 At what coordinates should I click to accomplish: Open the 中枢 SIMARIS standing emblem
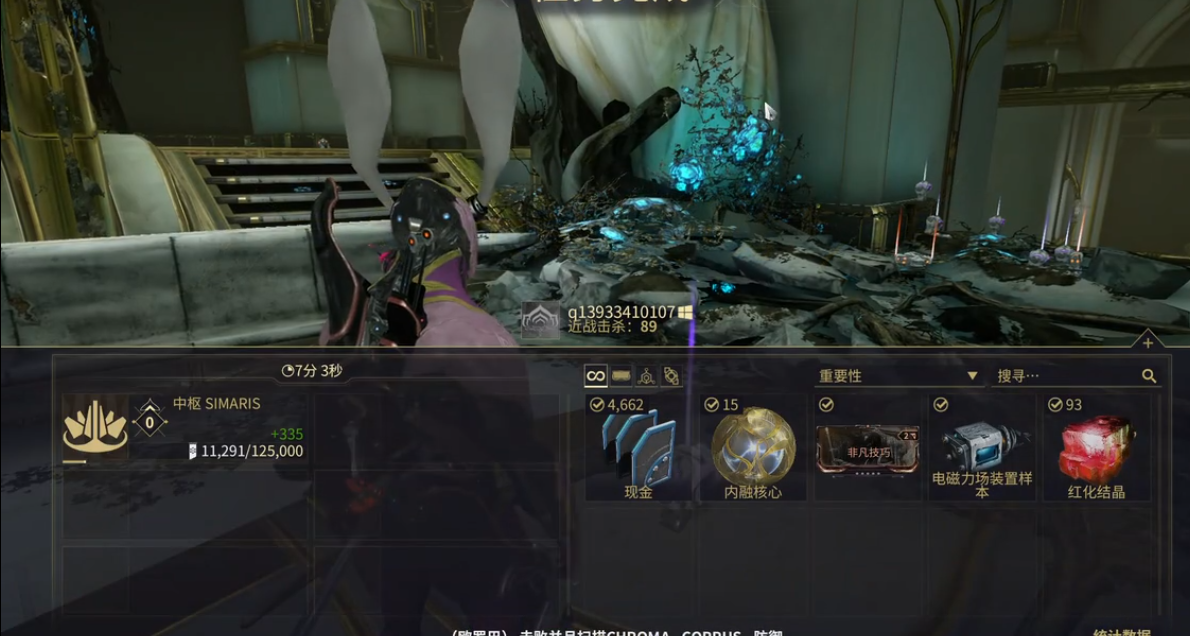[95, 427]
